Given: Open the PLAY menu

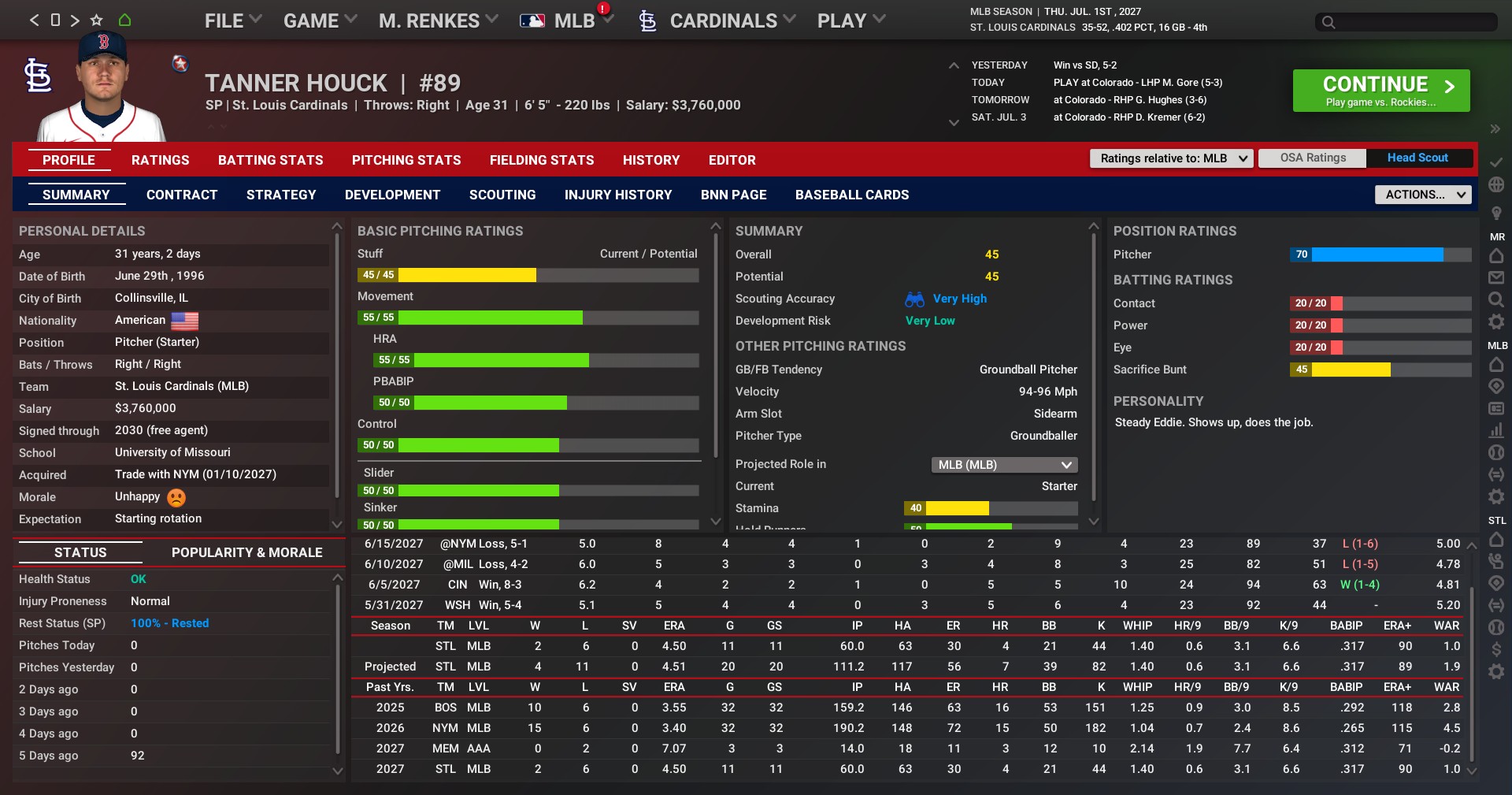Looking at the screenshot, I should pos(850,21).
